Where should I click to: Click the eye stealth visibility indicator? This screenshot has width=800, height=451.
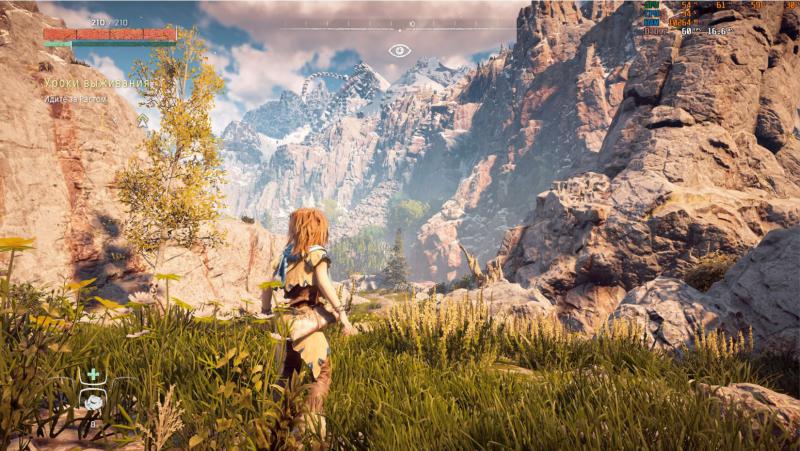(x=400, y=50)
